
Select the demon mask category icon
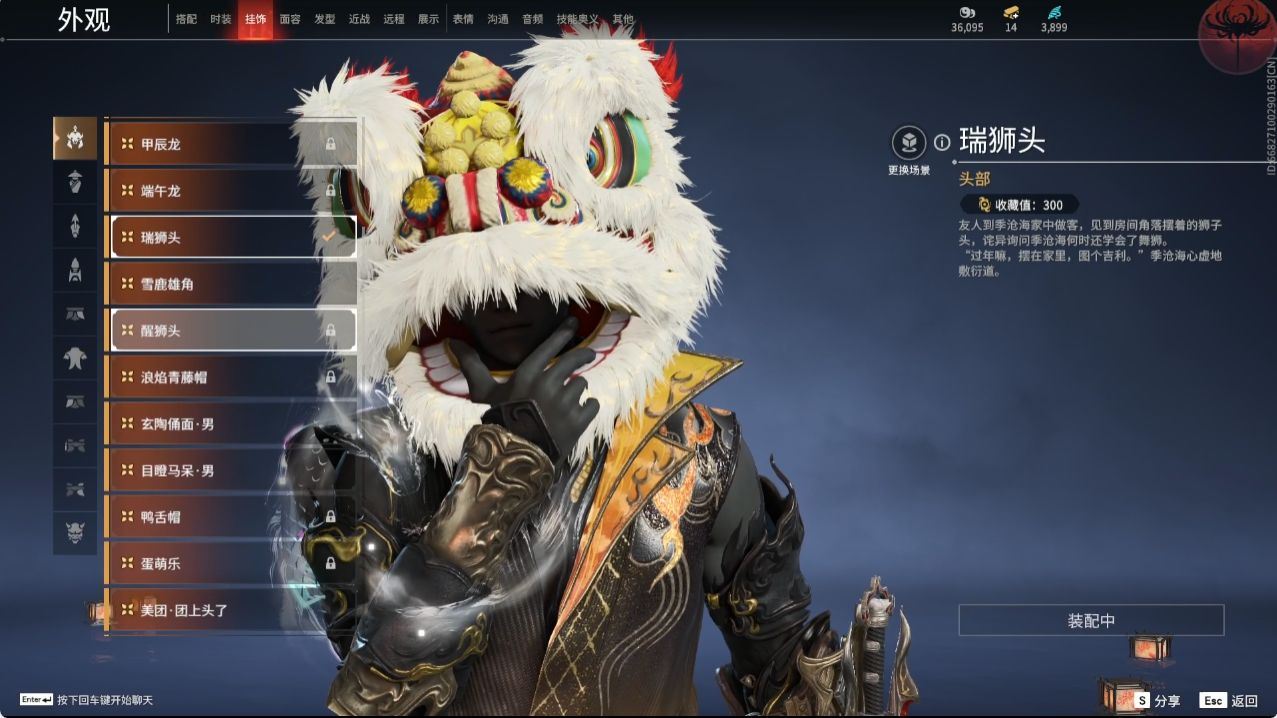(x=75, y=533)
